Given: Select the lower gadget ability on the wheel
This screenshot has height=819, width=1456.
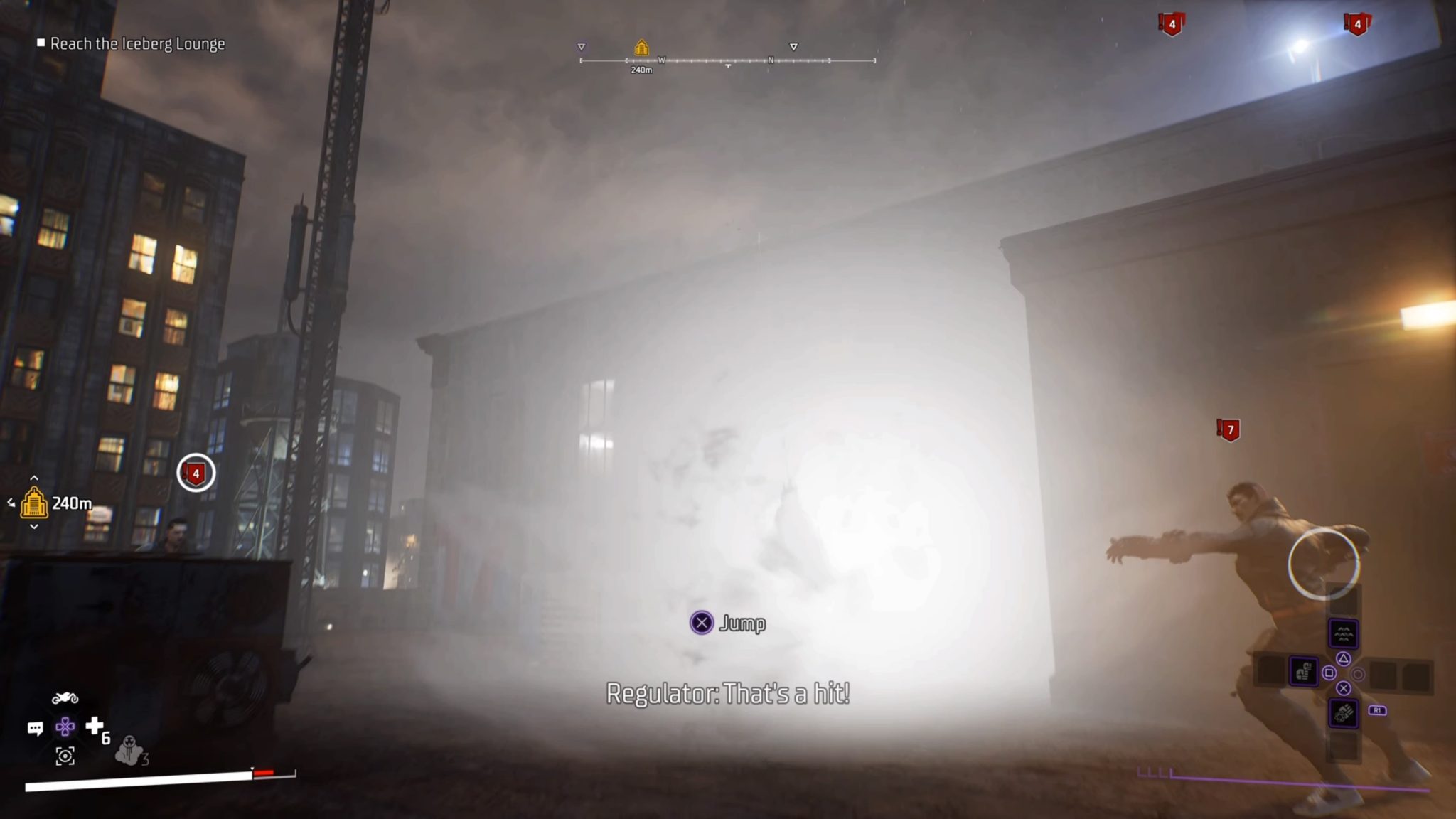Looking at the screenshot, I should coord(1343,713).
